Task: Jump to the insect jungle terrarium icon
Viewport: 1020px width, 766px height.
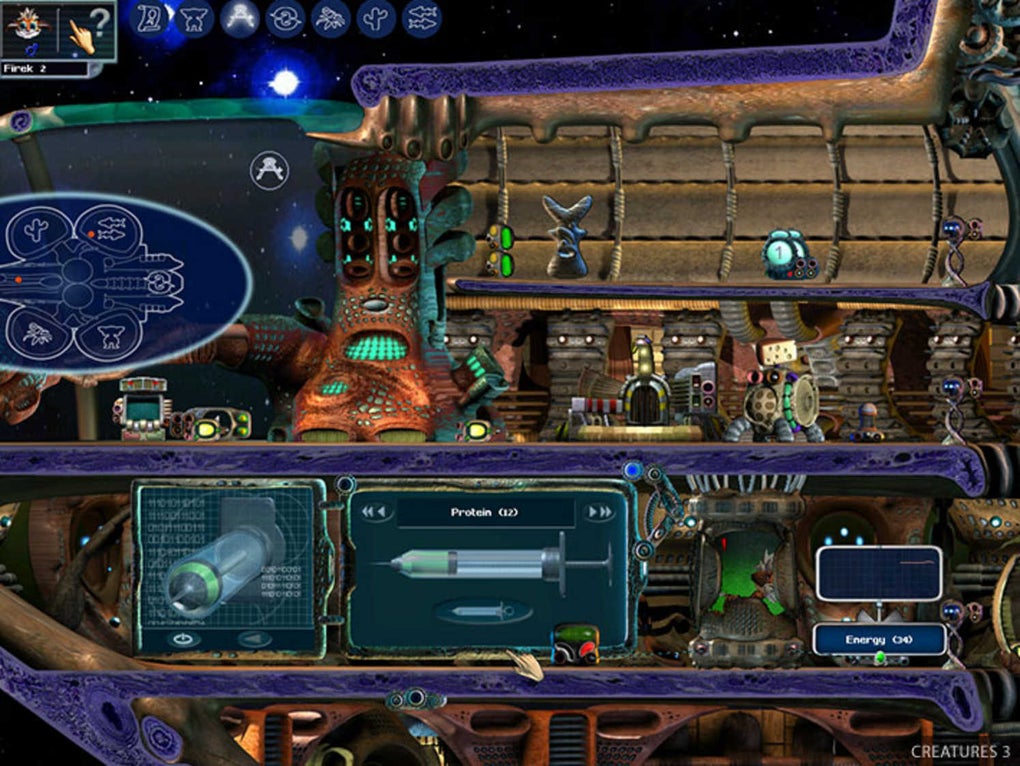Action: click(330, 17)
